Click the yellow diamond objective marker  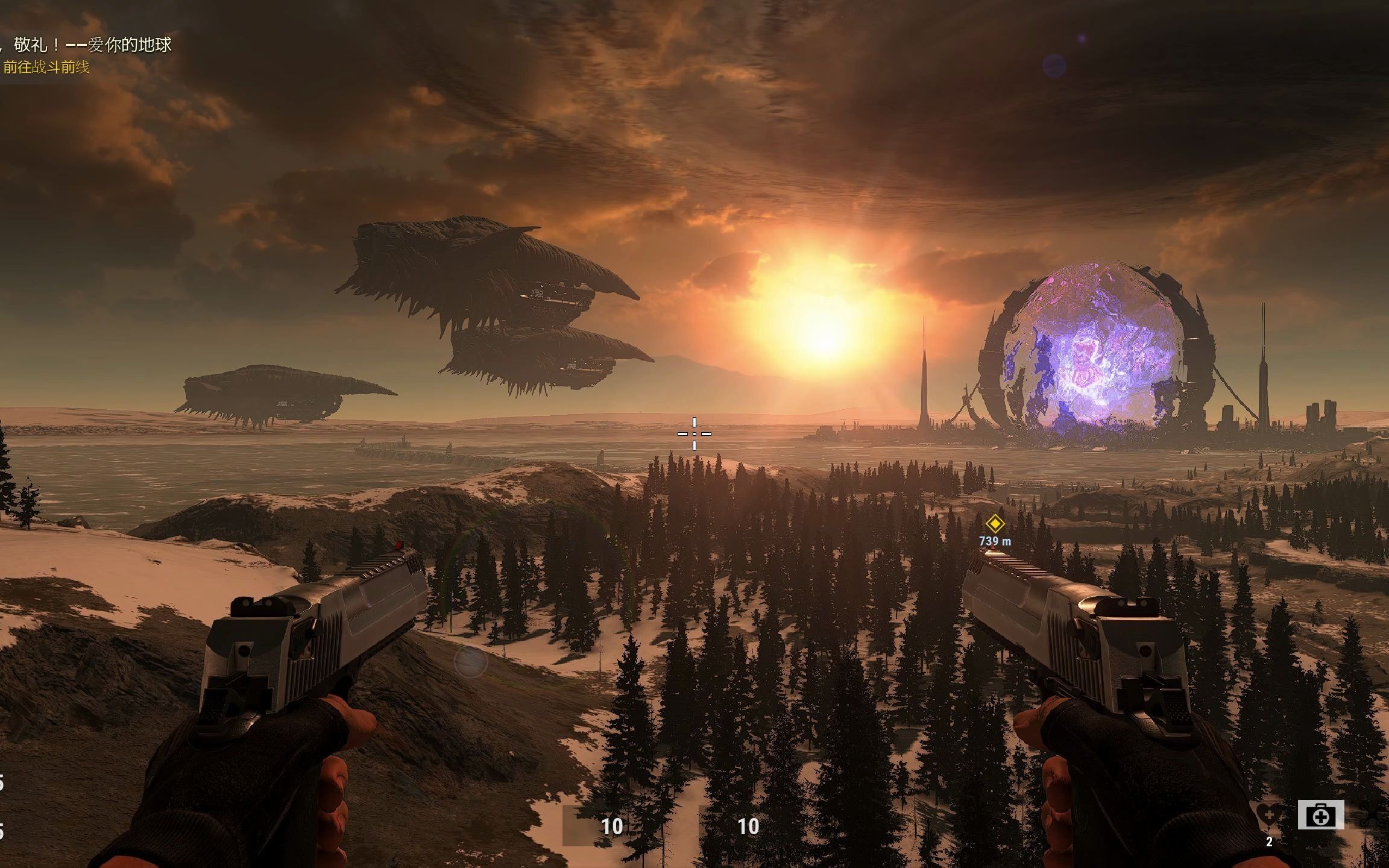(x=994, y=523)
